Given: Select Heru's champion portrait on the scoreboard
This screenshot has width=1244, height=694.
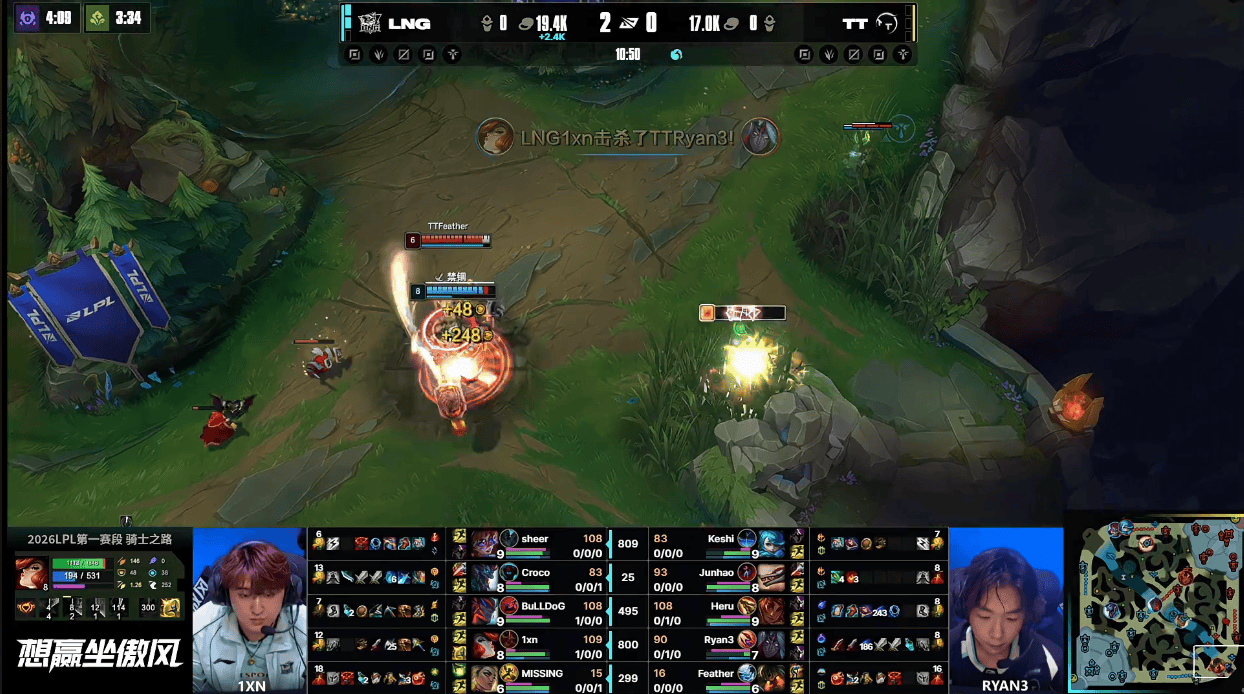Looking at the screenshot, I should click(770, 610).
